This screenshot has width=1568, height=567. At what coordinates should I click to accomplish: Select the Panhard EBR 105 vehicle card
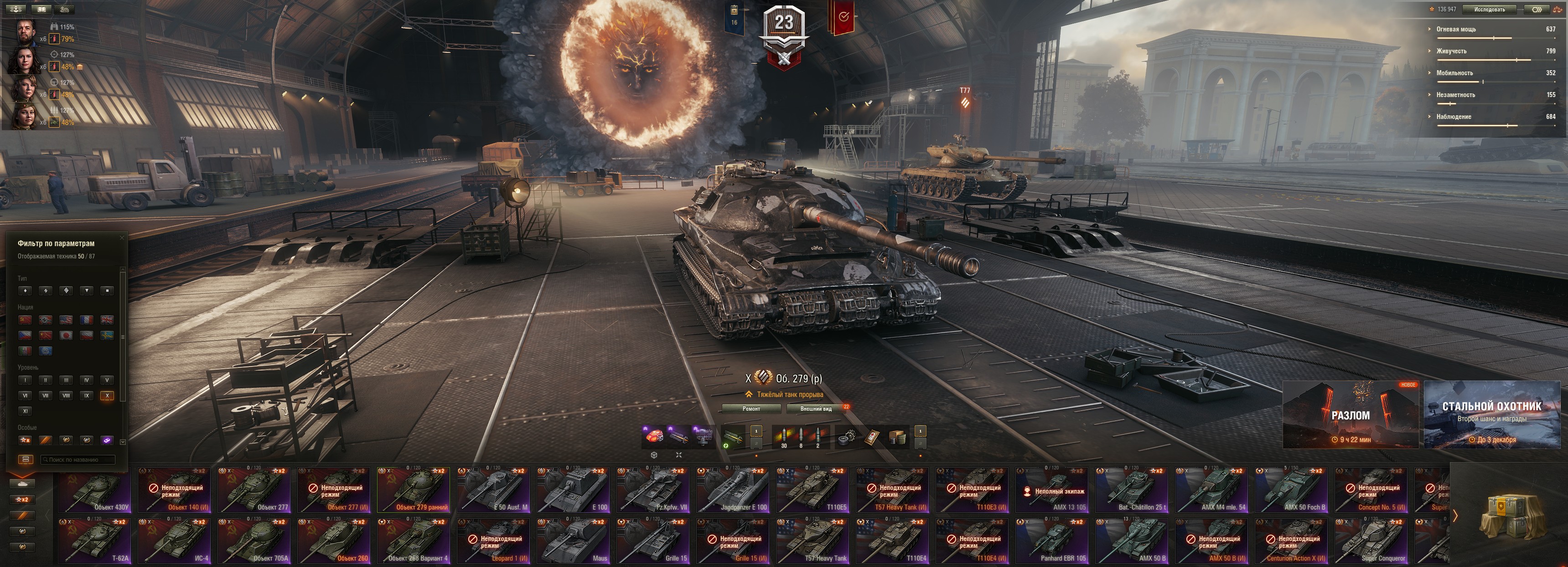[1052, 541]
